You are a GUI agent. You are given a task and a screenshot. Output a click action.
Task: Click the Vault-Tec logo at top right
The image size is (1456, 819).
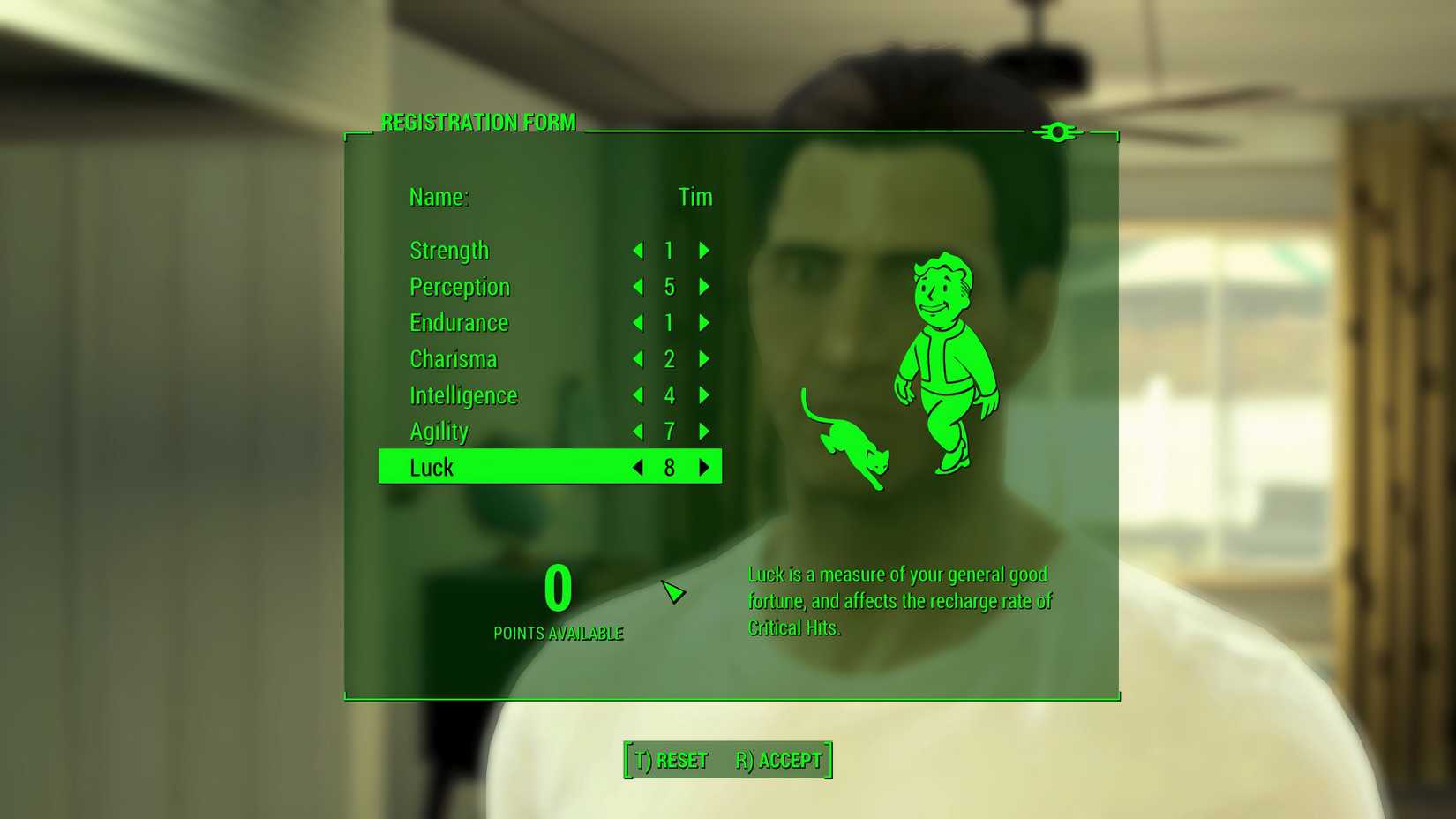pyautogui.click(x=1057, y=132)
